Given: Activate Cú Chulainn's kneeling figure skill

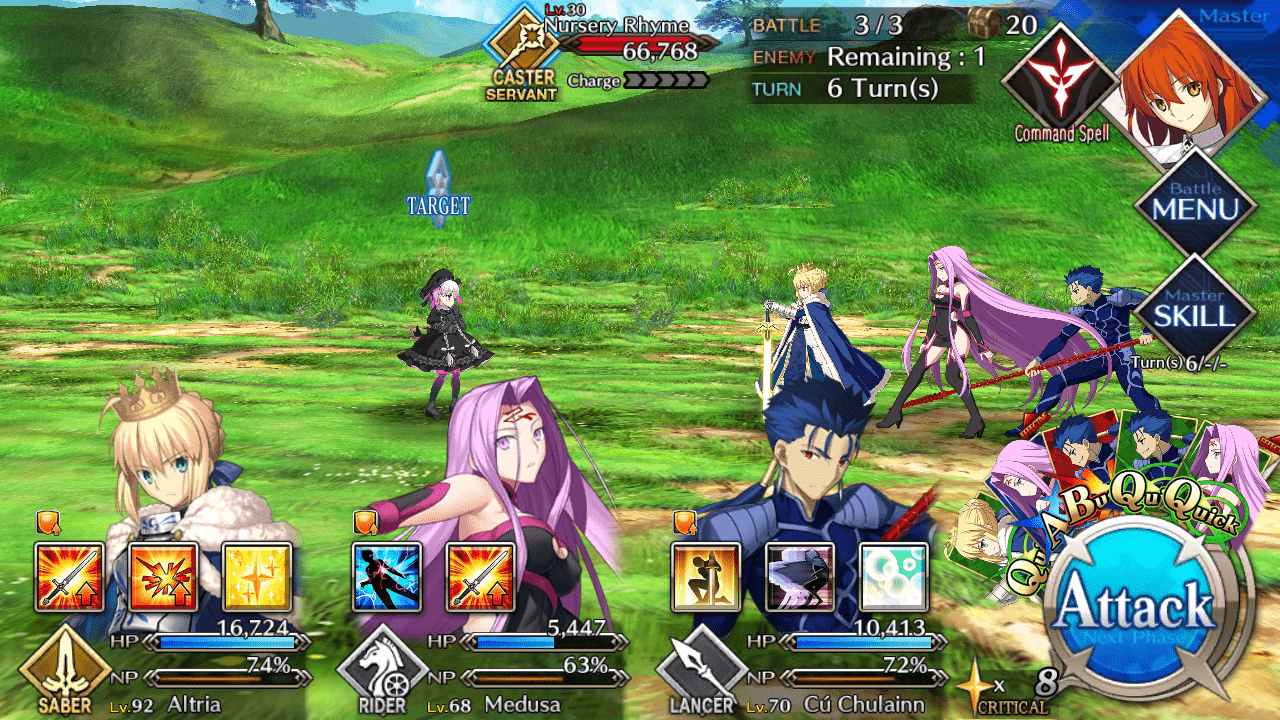Looking at the screenshot, I should pyautogui.click(x=706, y=577).
